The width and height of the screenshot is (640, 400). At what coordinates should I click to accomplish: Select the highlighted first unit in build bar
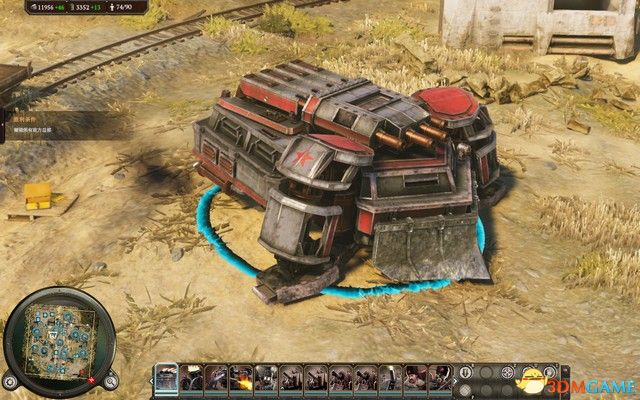point(165,378)
